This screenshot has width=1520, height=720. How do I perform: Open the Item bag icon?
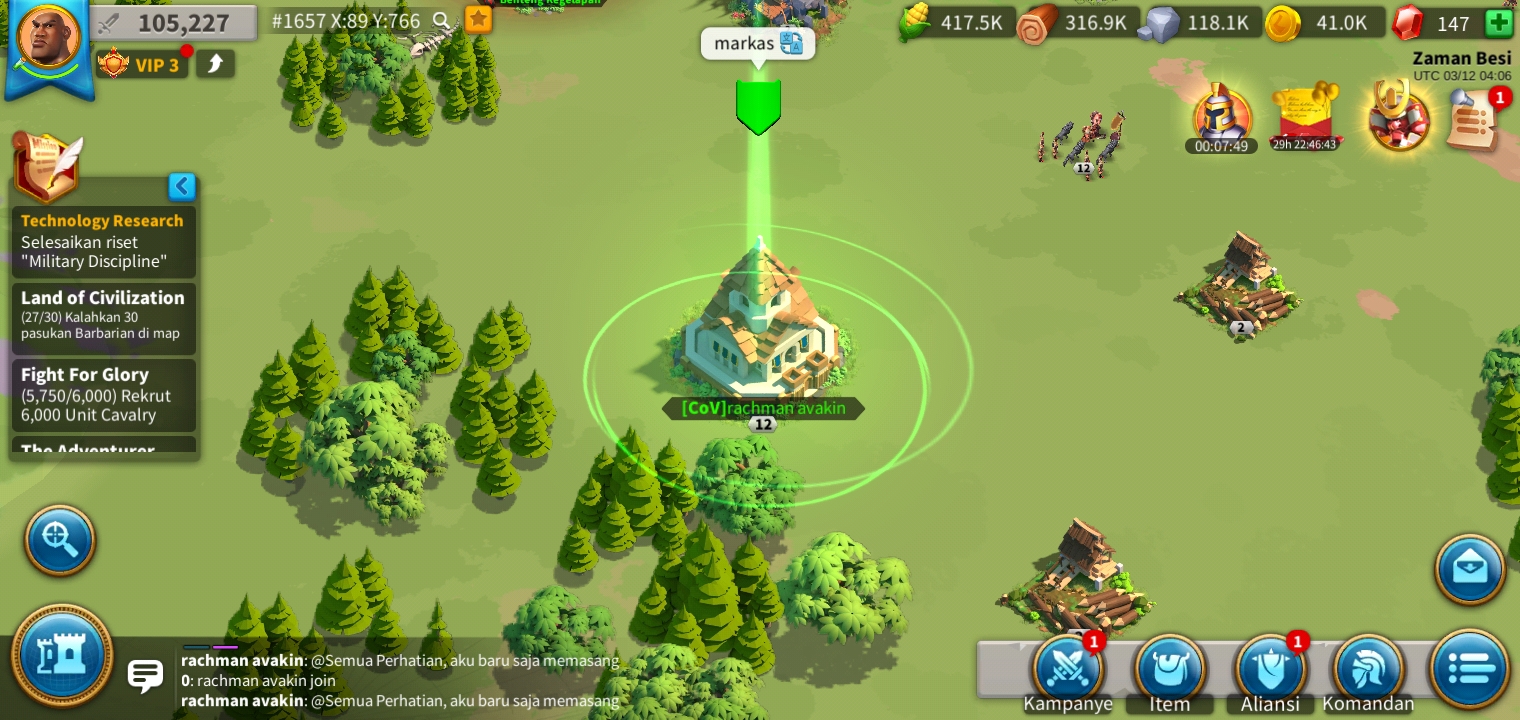[x=1168, y=668]
